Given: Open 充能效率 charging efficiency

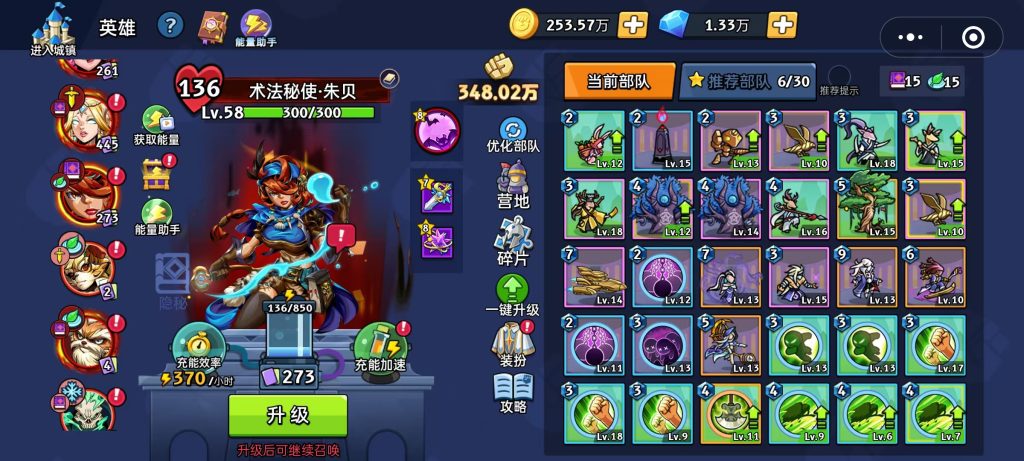Looking at the screenshot, I should coord(195,346).
